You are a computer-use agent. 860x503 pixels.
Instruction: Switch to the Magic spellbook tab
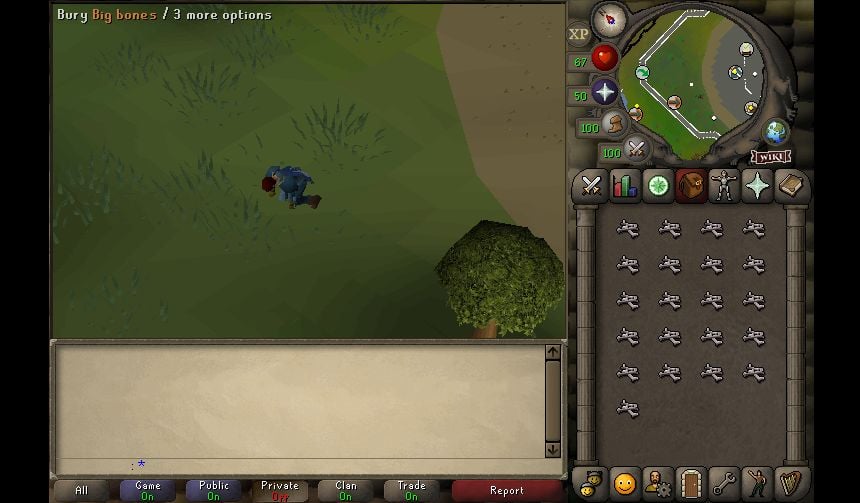click(791, 186)
